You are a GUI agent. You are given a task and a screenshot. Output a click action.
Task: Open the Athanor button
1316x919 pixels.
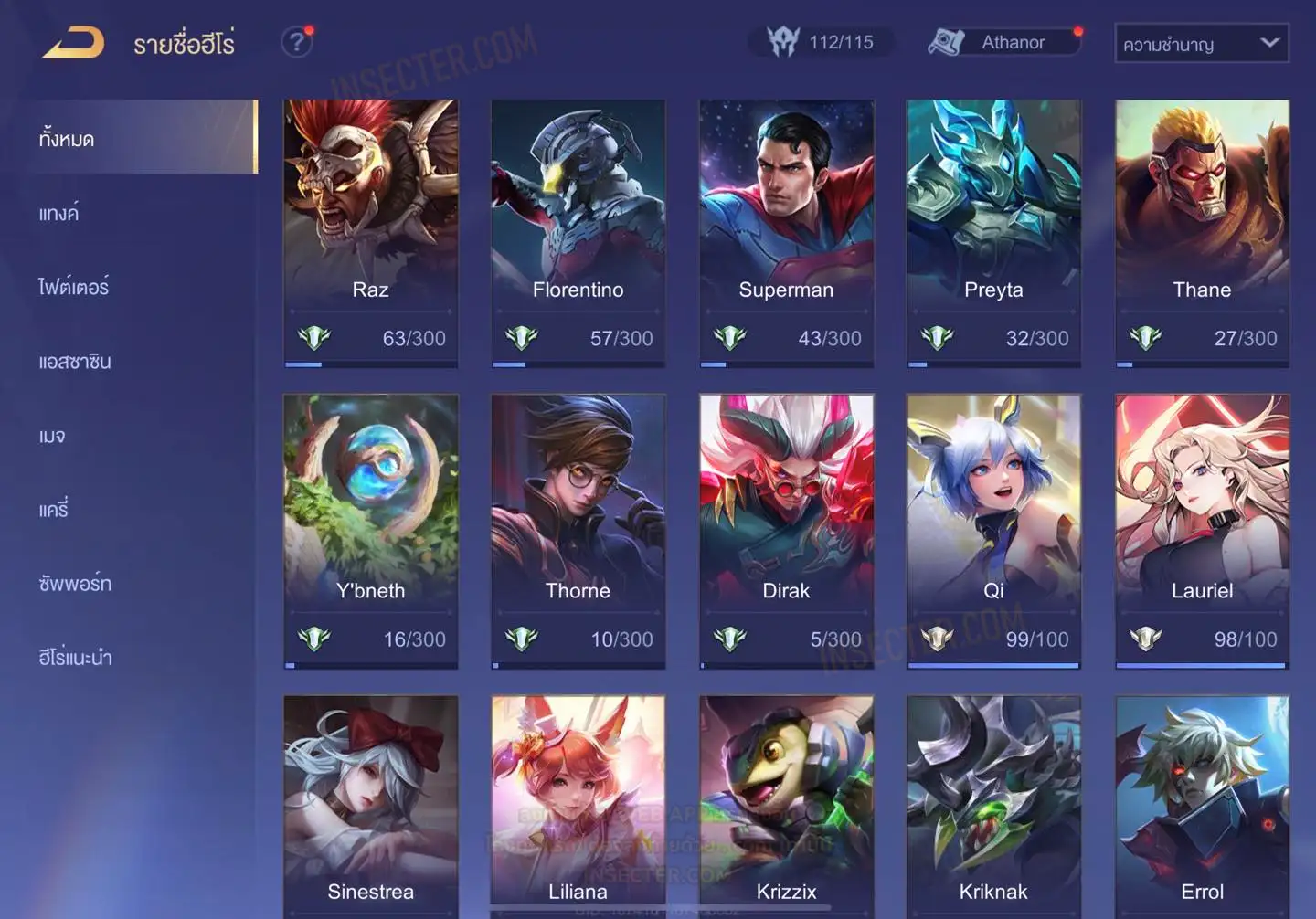(1003, 42)
